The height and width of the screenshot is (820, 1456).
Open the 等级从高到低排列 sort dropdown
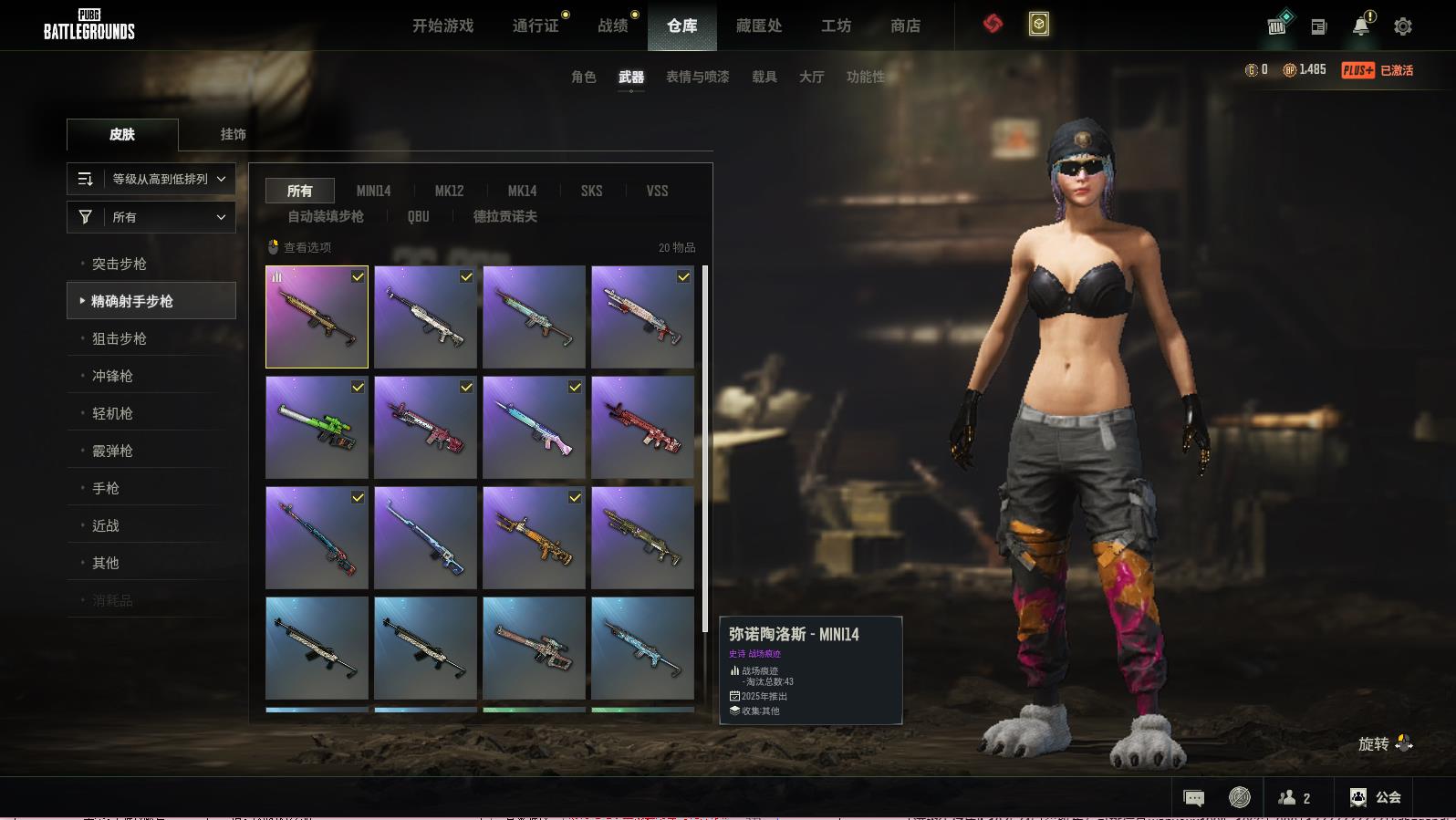[151, 179]
